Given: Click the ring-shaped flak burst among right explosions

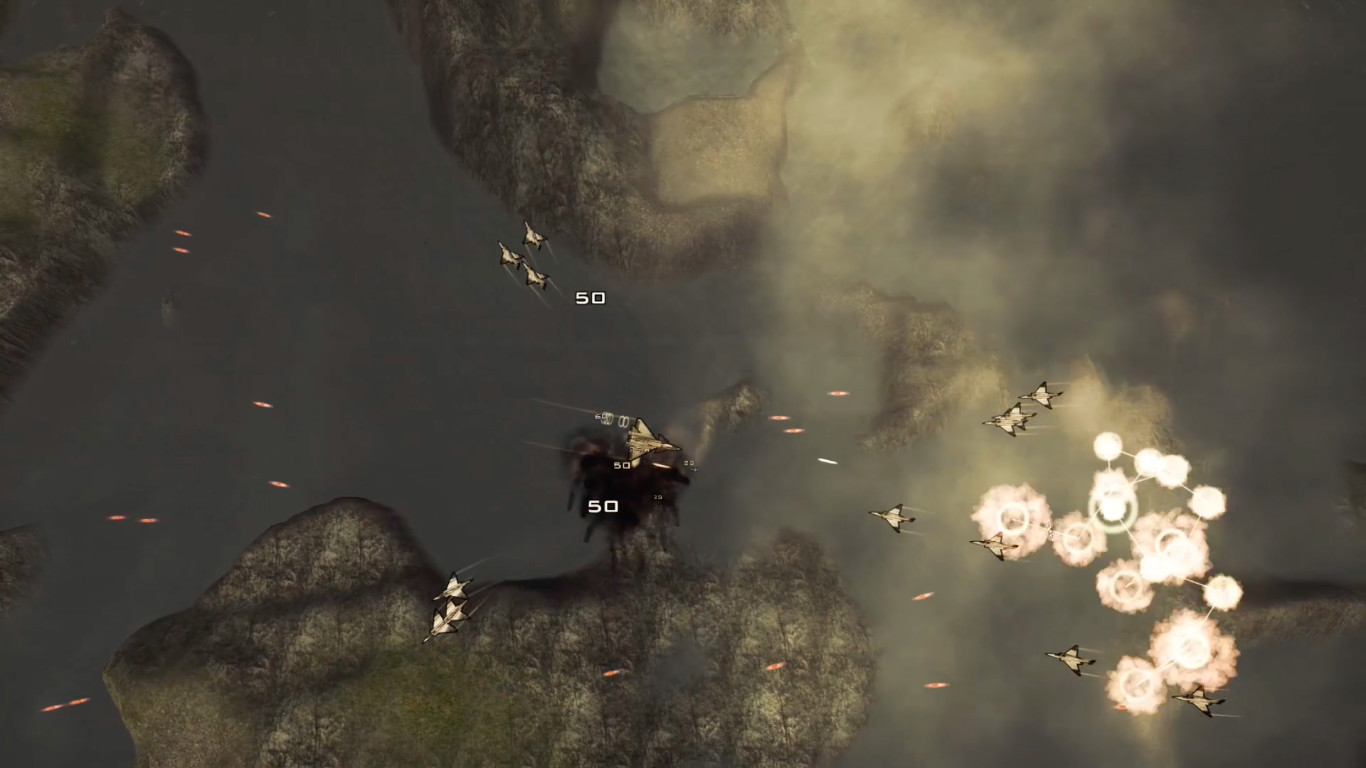Looking at the screenshot, I should click(1114, 508).
